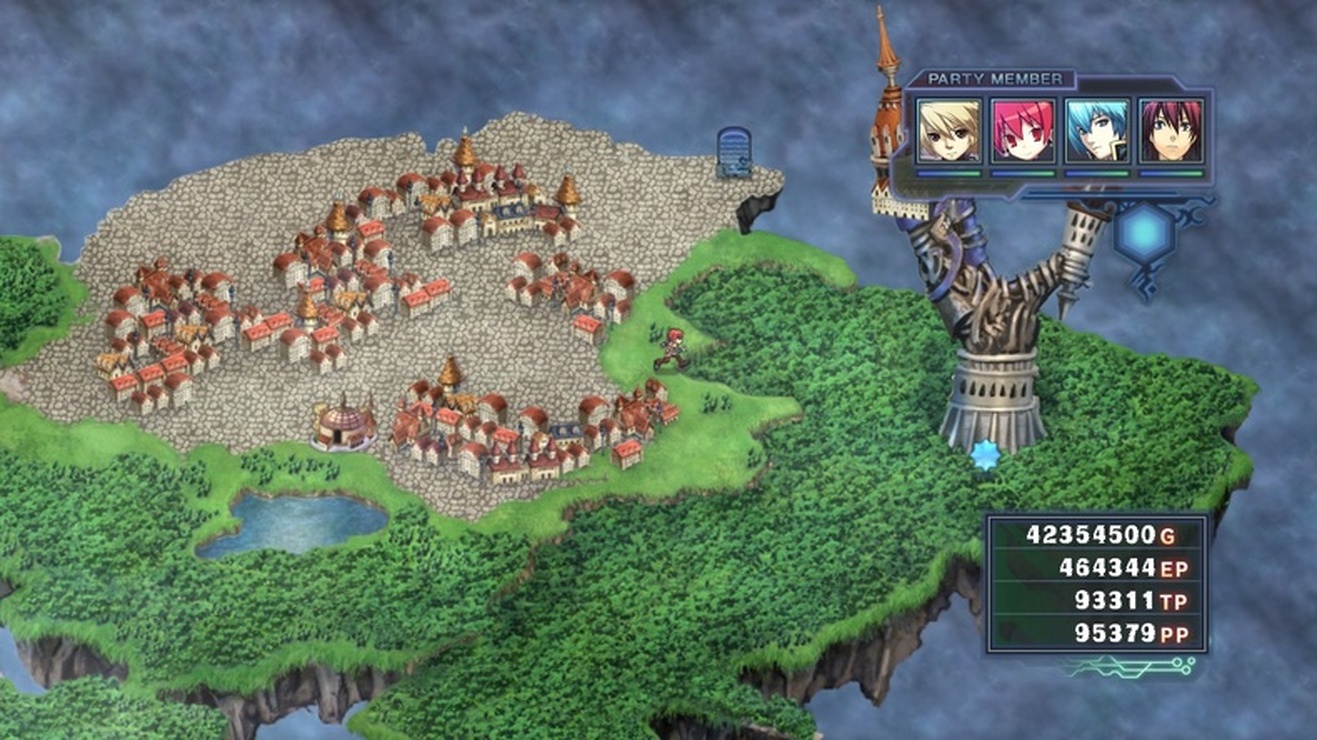Select the dark red-haired party member portrait
The width and height of the screenshot is (1317, 740).
coord(1171,131)
